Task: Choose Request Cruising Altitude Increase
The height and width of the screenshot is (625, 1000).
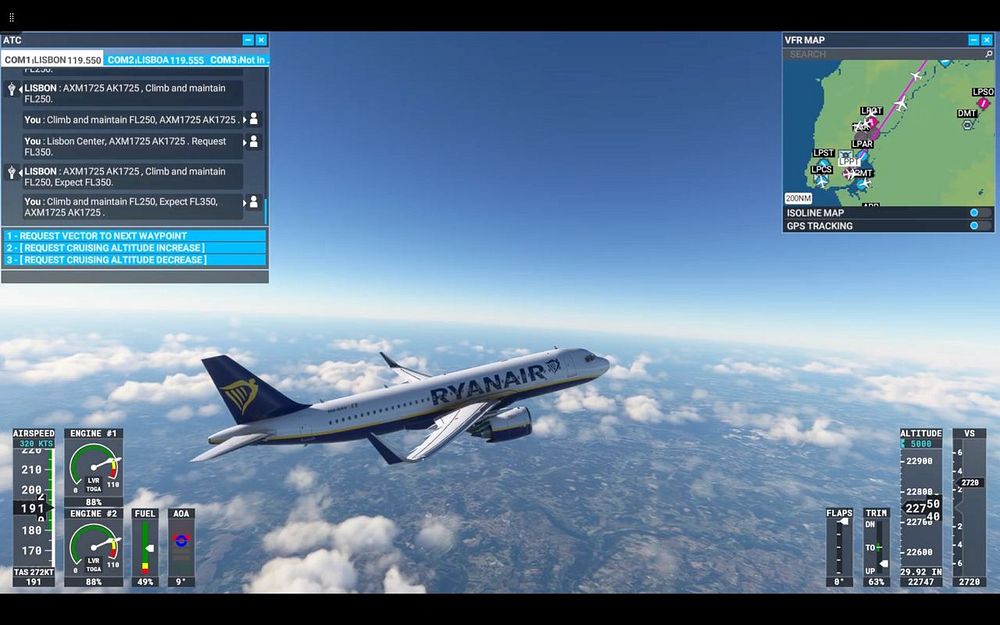Action: pos(134,248)
